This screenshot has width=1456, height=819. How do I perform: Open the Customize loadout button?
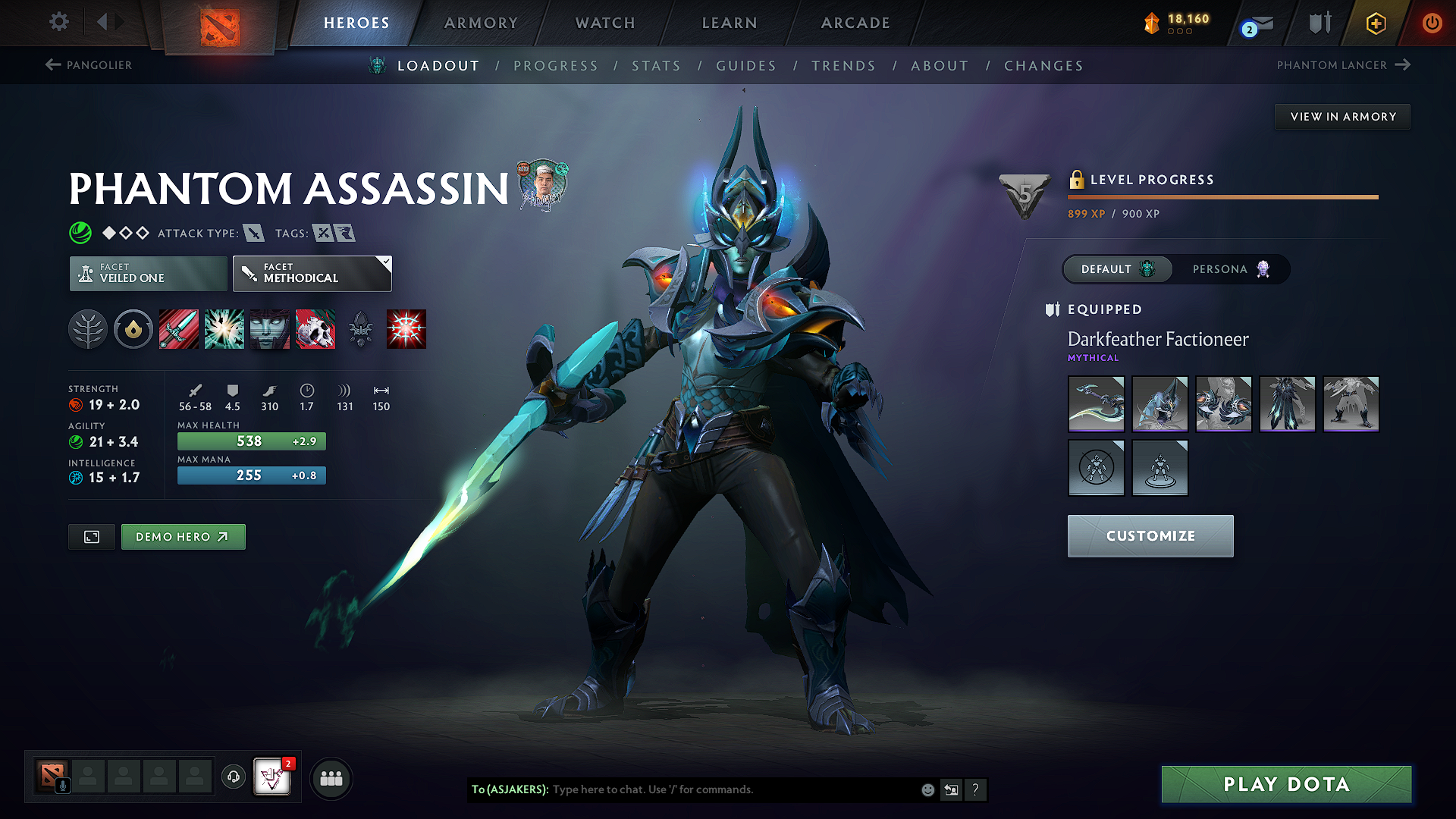click(x=1150, y=536)
